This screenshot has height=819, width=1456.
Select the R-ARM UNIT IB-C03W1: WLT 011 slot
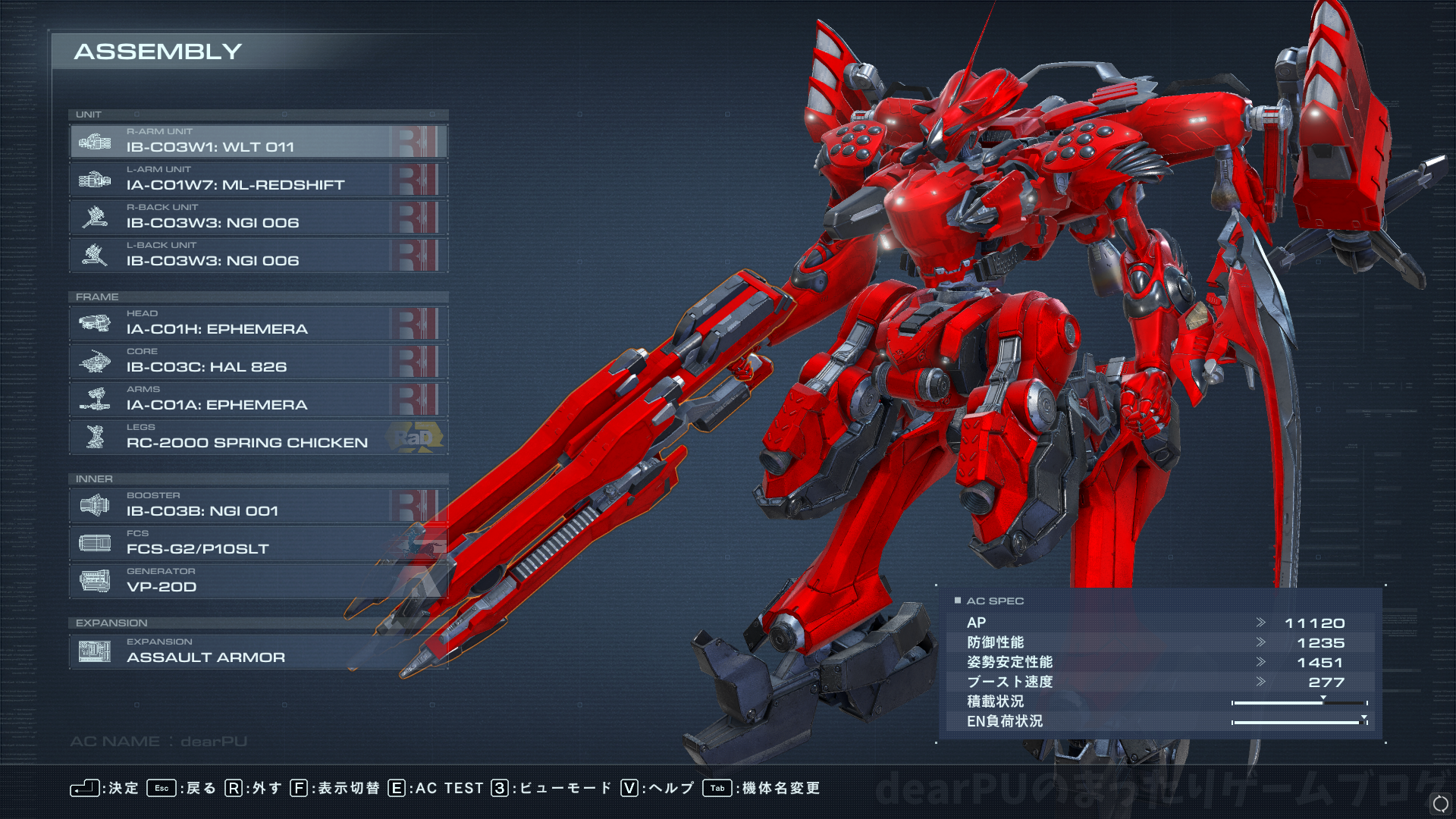click(x=258, y=142)
